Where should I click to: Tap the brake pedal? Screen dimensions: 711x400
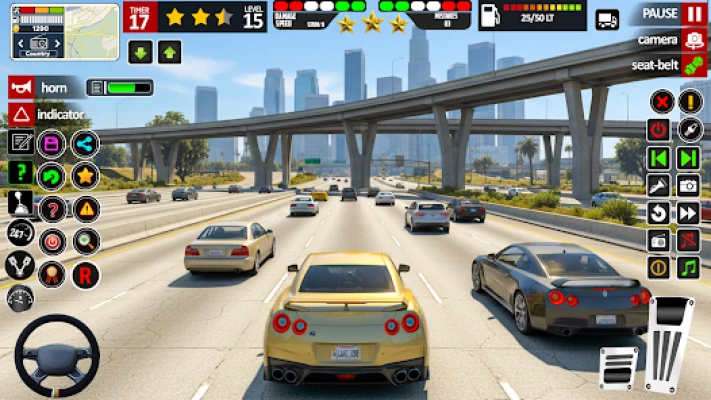[x=618, y=367]
